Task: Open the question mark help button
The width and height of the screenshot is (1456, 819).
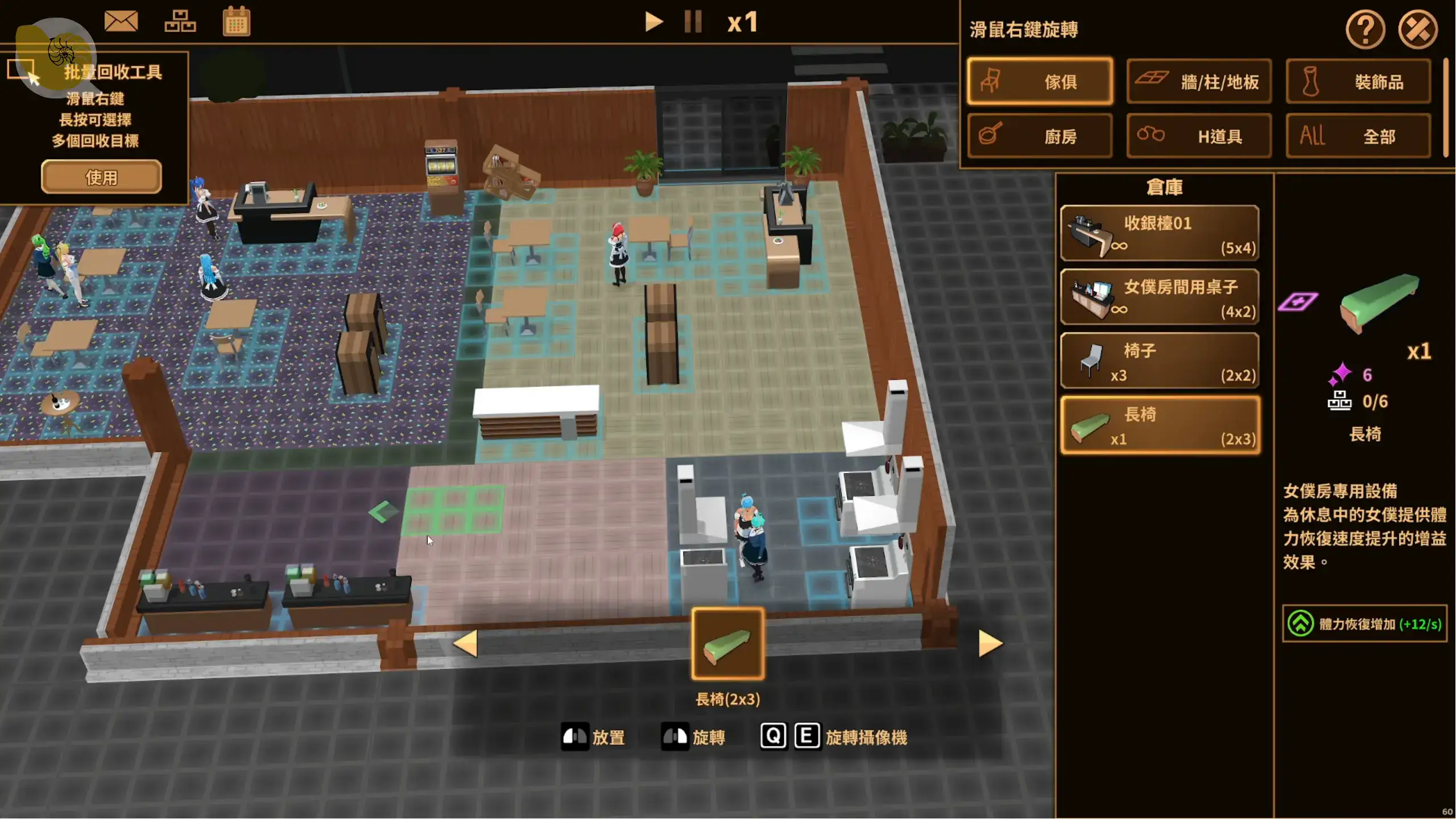Action: click(1365, 29)
